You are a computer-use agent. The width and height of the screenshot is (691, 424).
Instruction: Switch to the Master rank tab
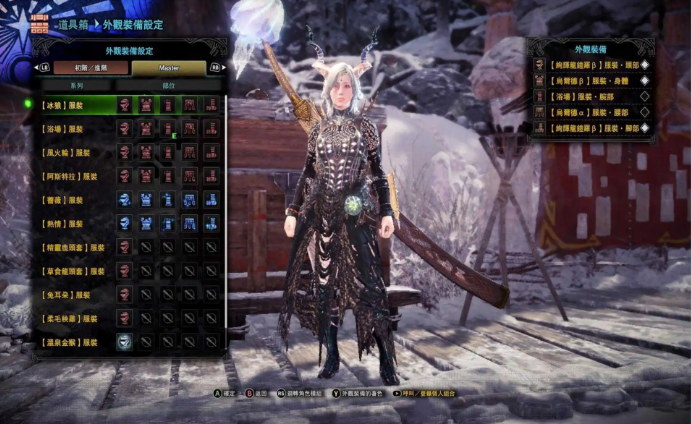click(169, 68)
